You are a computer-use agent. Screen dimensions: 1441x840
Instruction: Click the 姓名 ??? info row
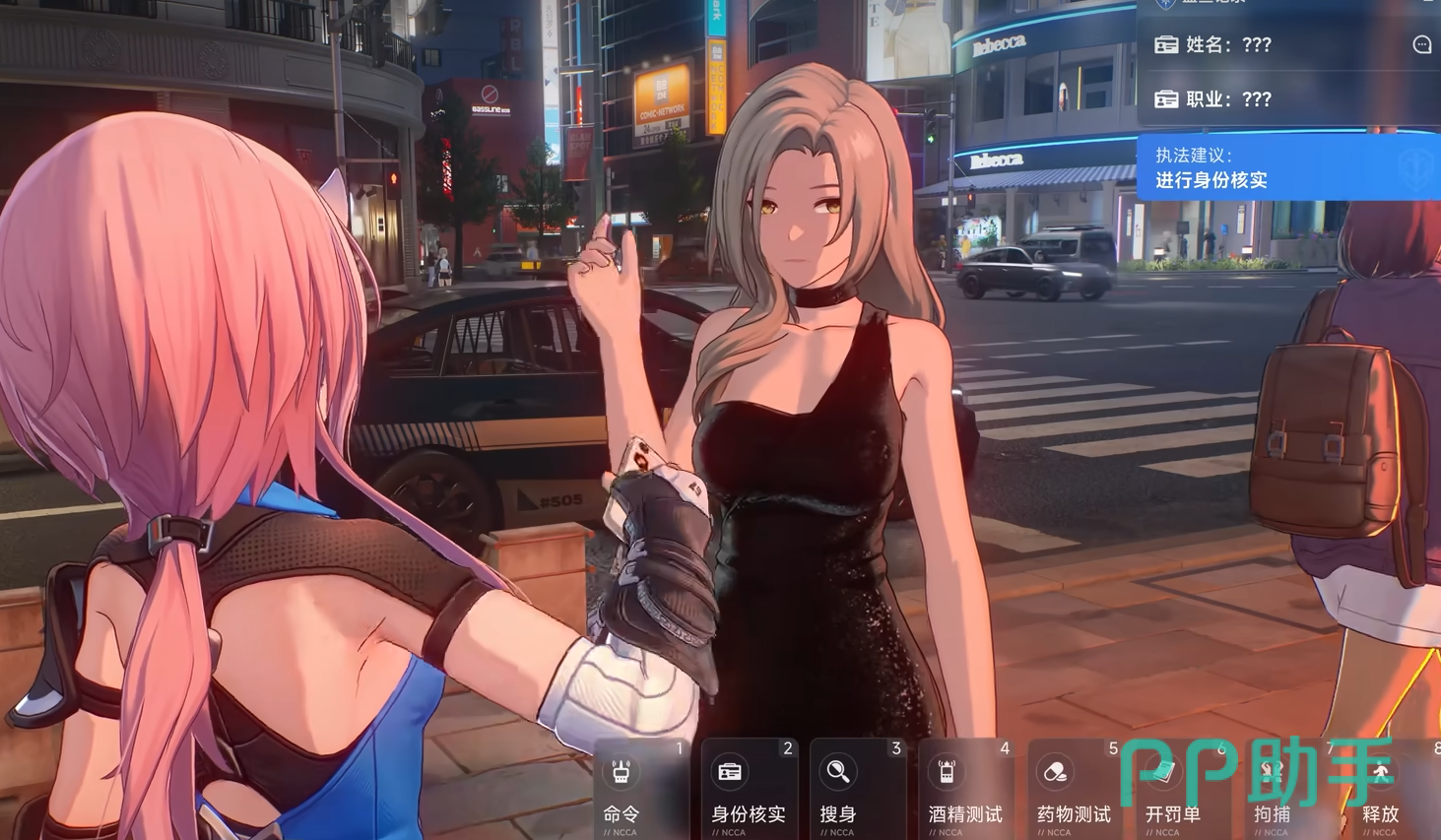point(1271,44)
